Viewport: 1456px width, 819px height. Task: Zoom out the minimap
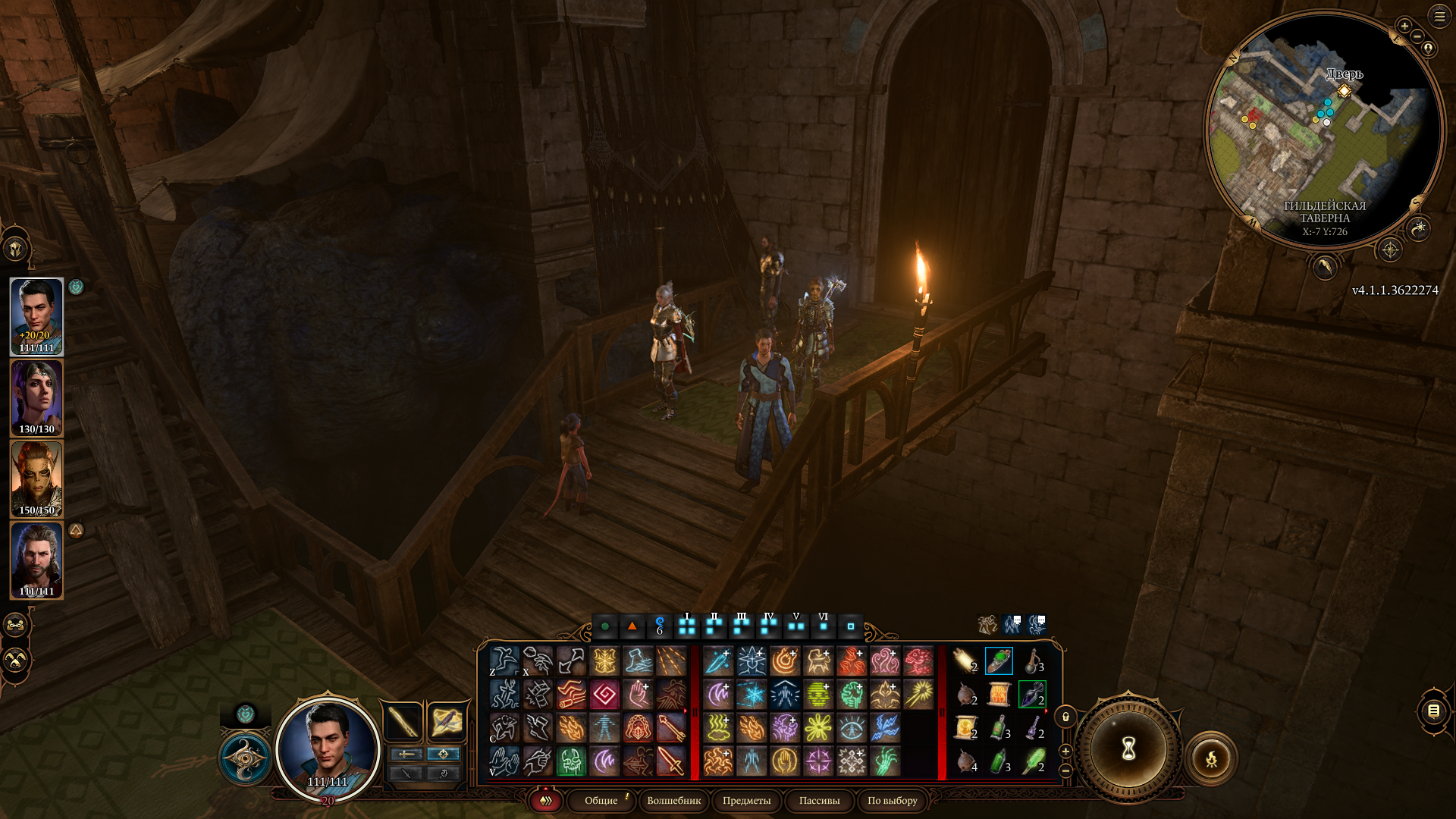coord(1417,36)
